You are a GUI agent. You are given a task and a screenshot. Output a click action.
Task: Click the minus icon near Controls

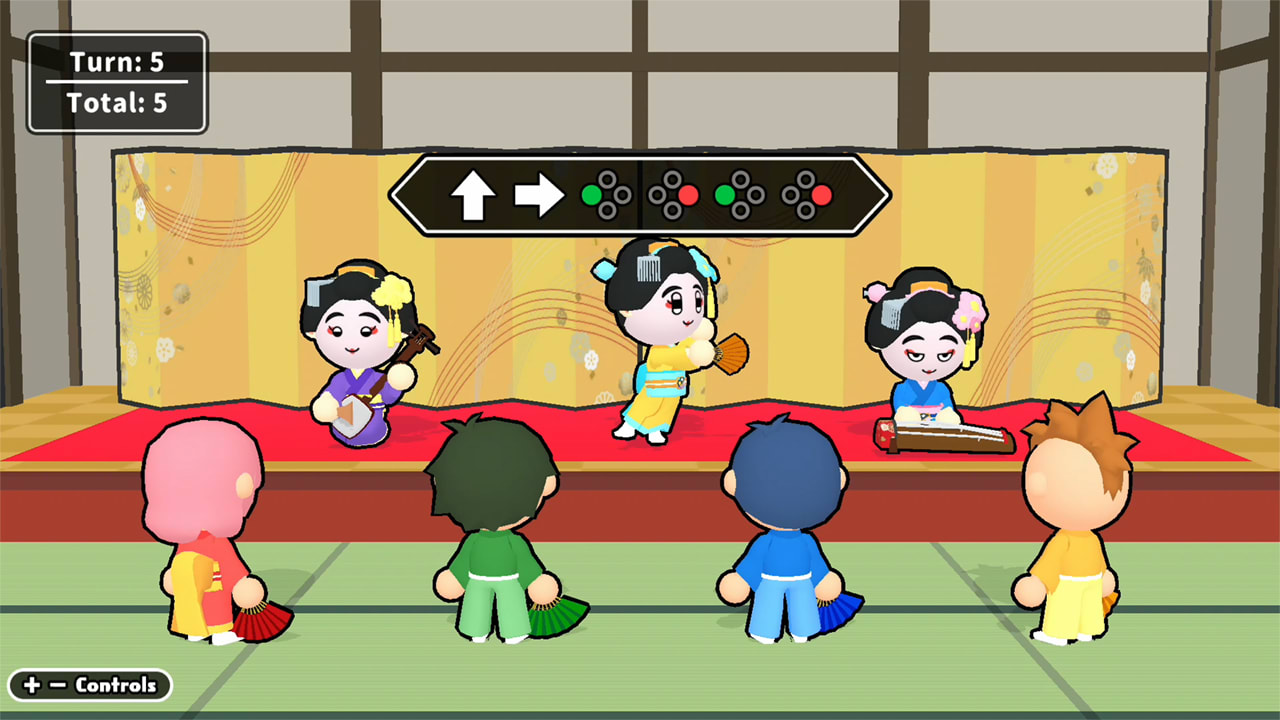[59, 685]
